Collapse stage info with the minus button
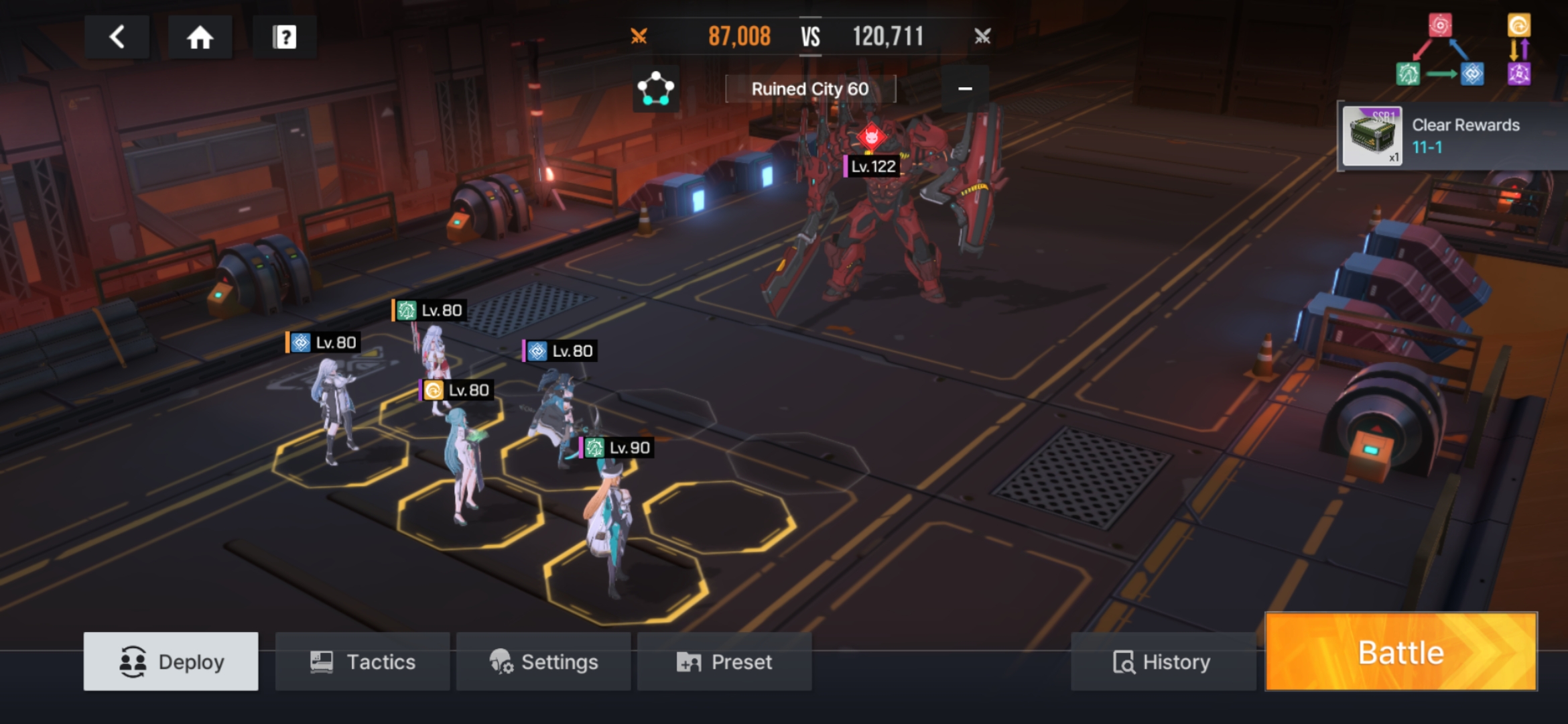 pyautogui.click(x=965, y=88)
